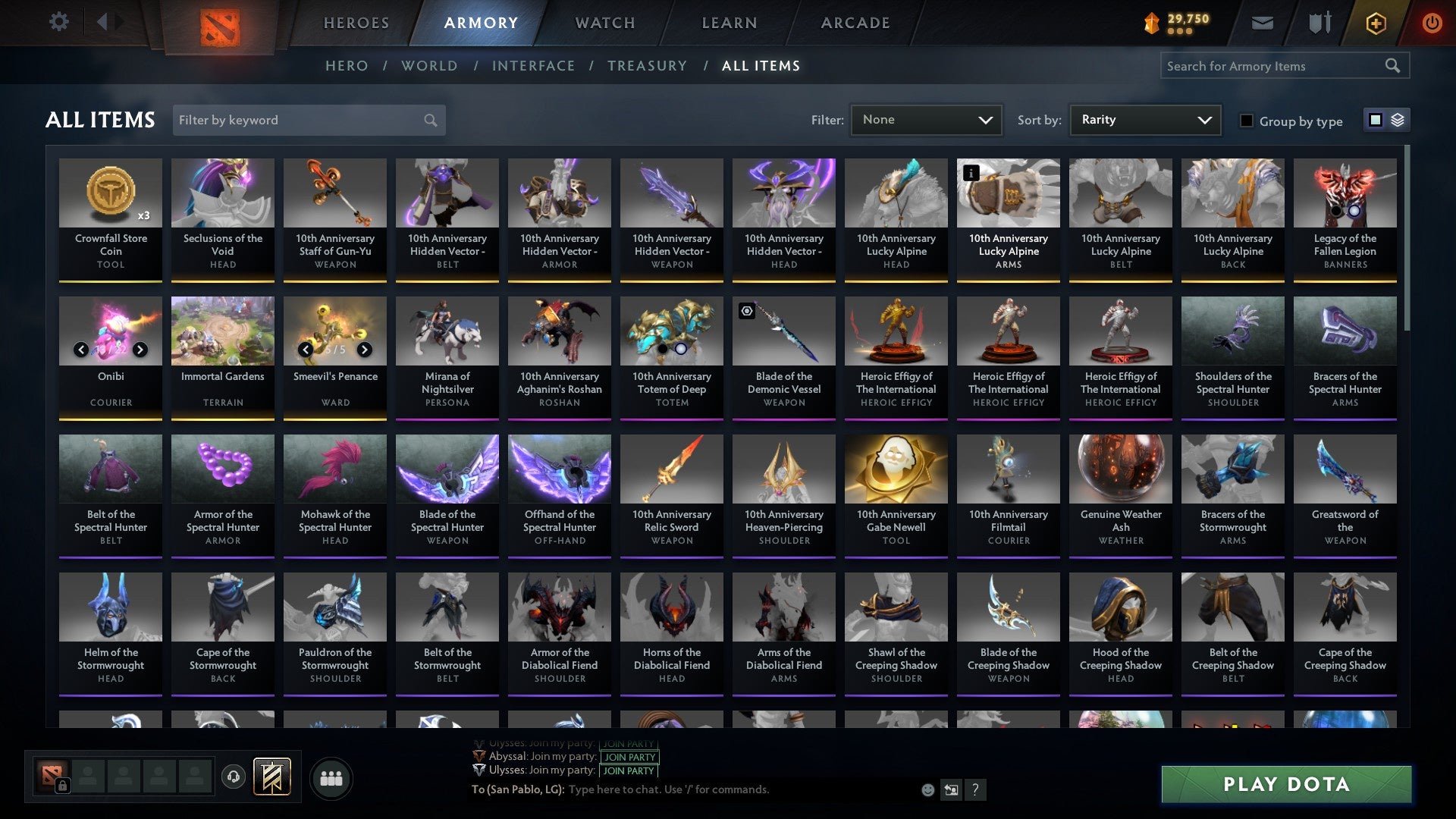Viewport: 1456px width, 819px height.
Task: Type in the Filter by keyword field
Action: pos(303,120)
